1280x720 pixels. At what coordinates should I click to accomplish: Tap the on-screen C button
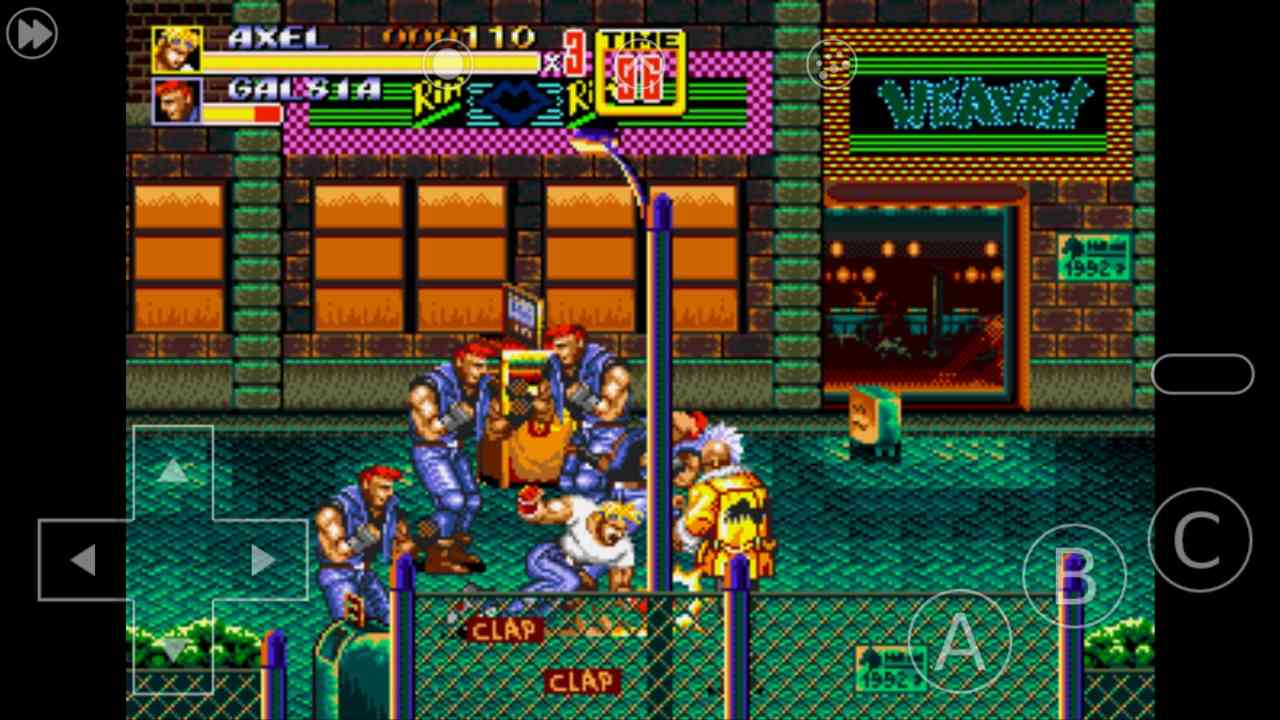click(x=1199, y=540)
